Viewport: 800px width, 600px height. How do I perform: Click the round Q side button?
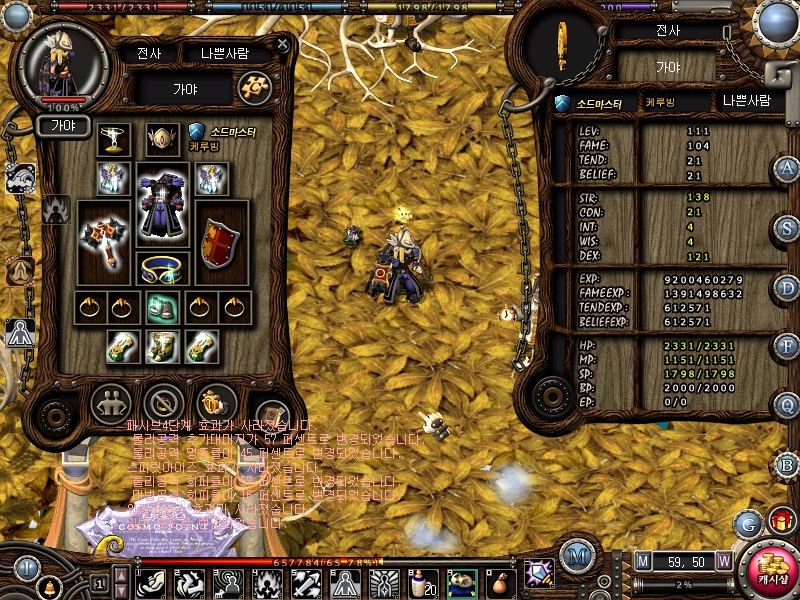click(788, 405)
